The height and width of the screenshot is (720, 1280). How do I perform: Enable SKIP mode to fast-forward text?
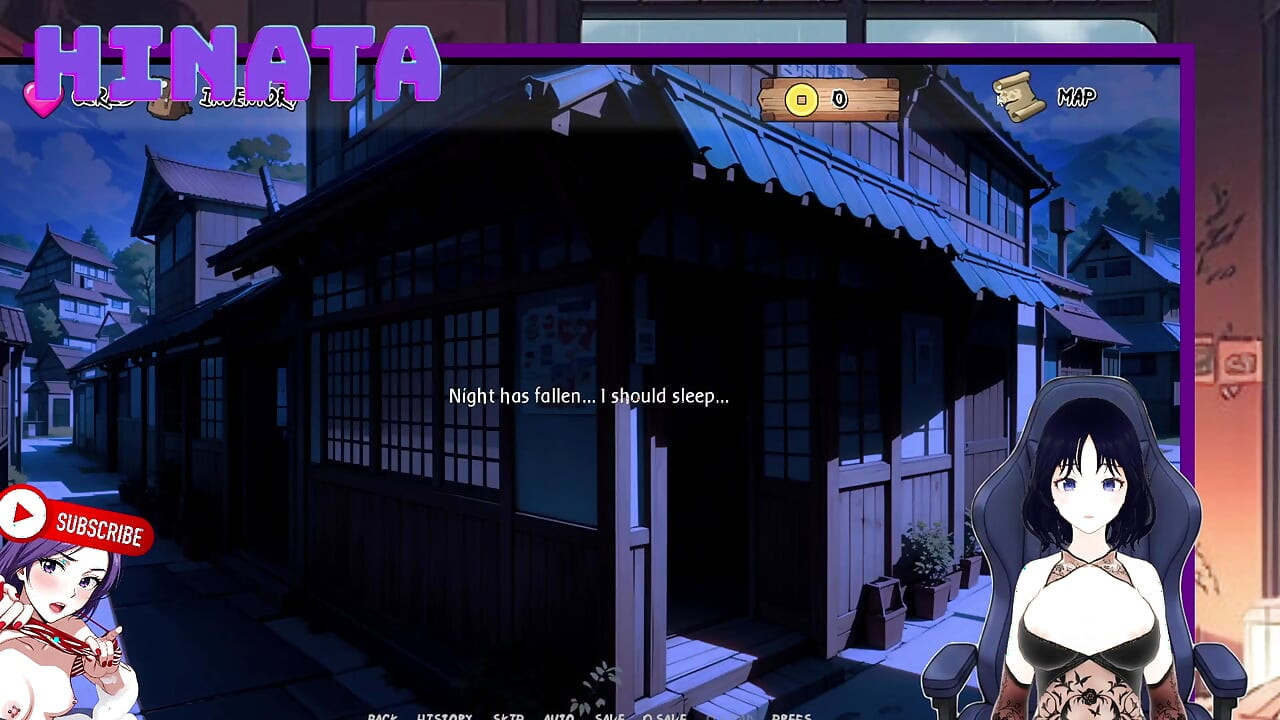pos(506,716)
